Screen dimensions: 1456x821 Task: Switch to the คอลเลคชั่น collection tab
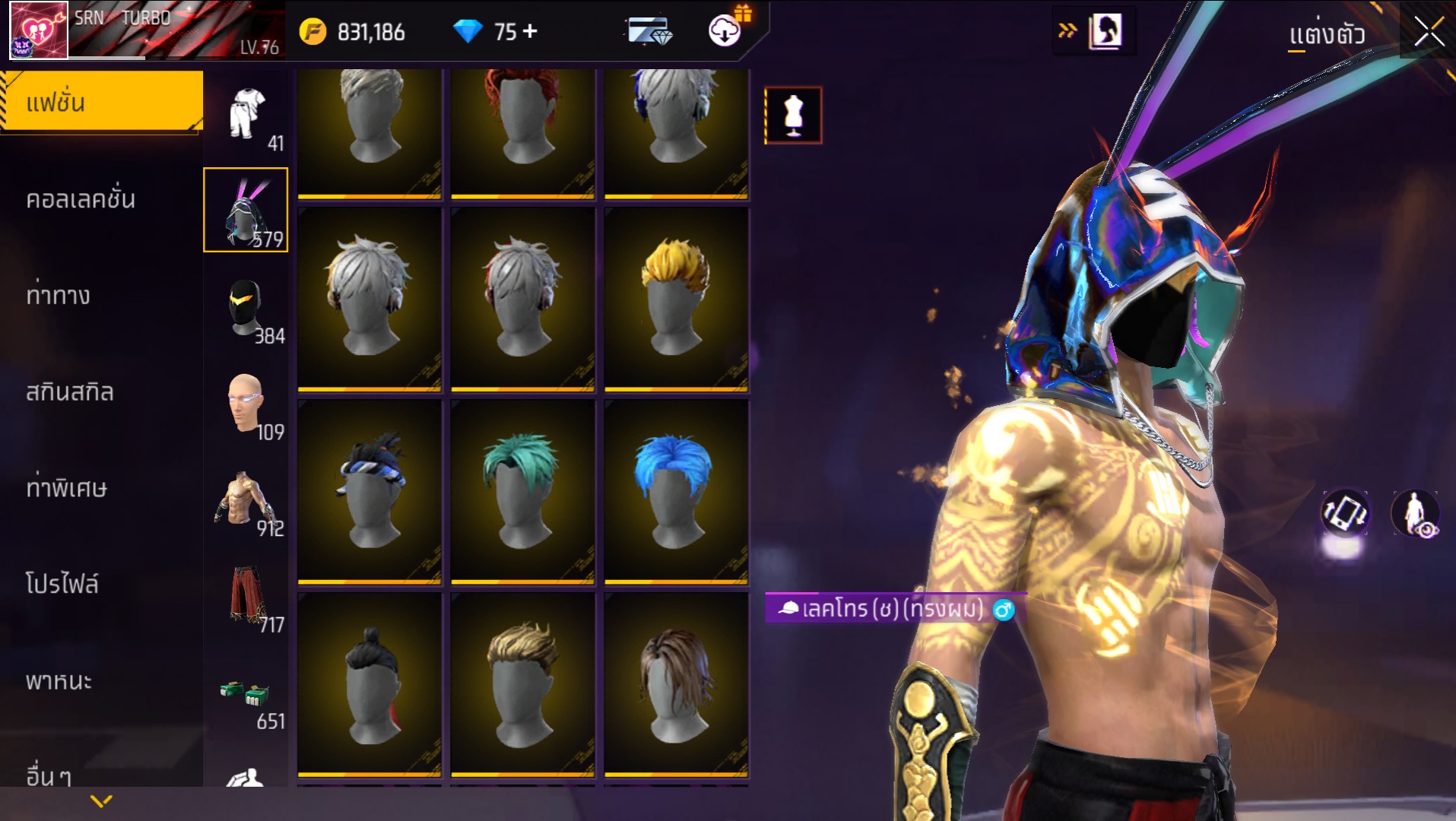click(81, 199)
